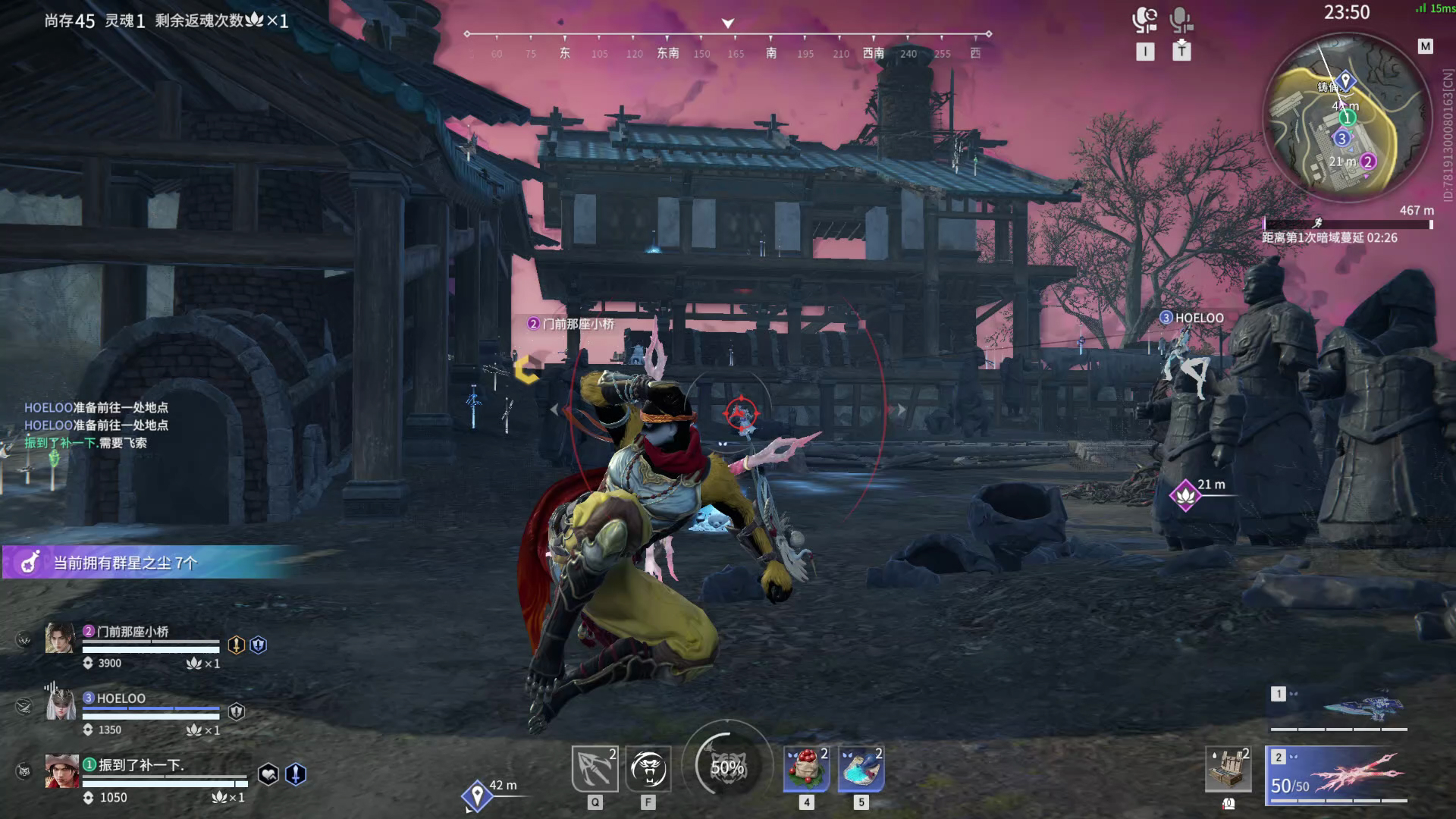Click the purple lotus marker showing 21 m

point(1185,496)
